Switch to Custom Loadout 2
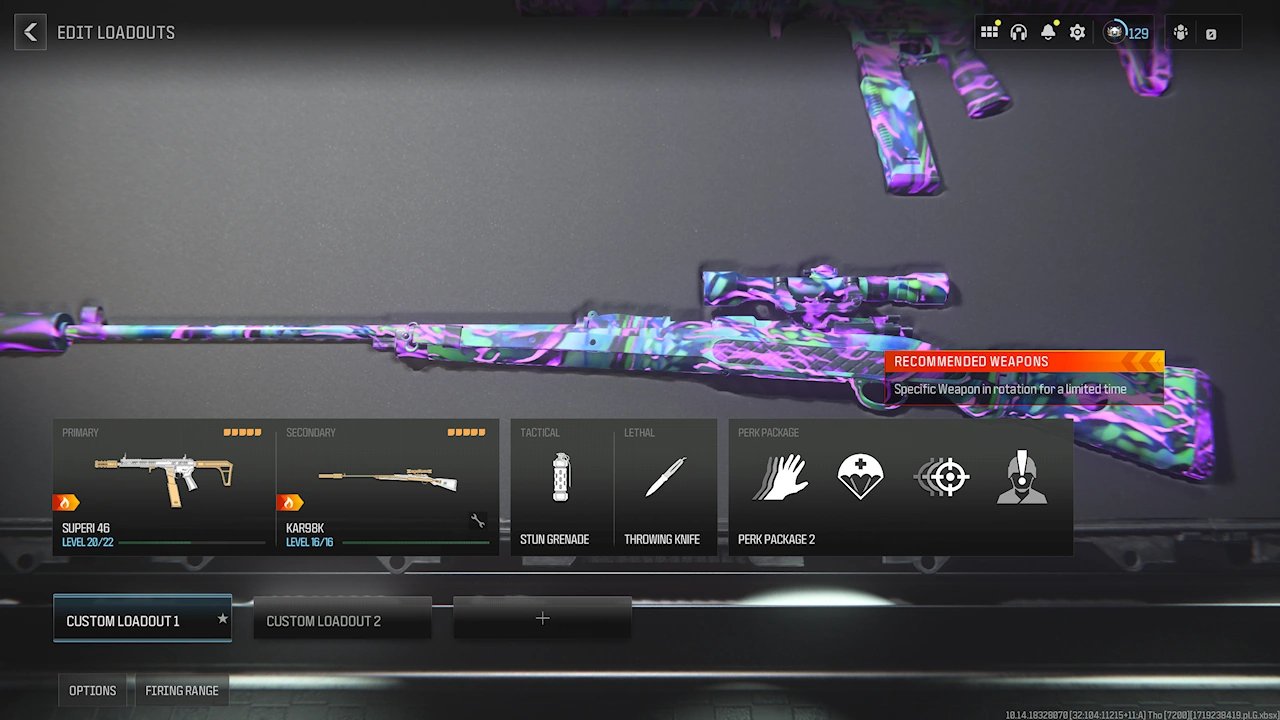Screen dimensions: 1280x720 pos(342,618)
